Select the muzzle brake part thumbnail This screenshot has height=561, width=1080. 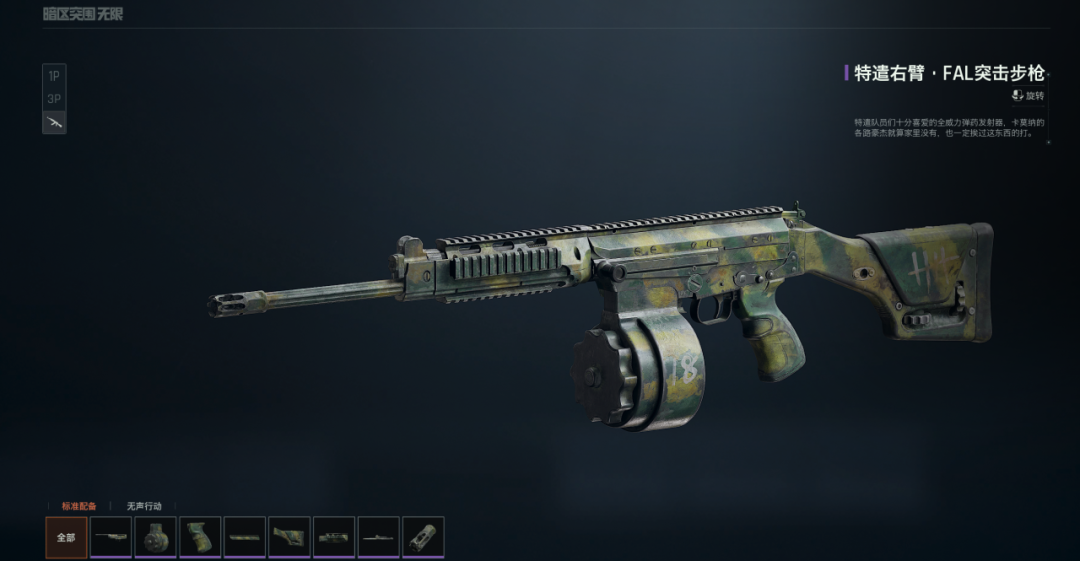423,537
